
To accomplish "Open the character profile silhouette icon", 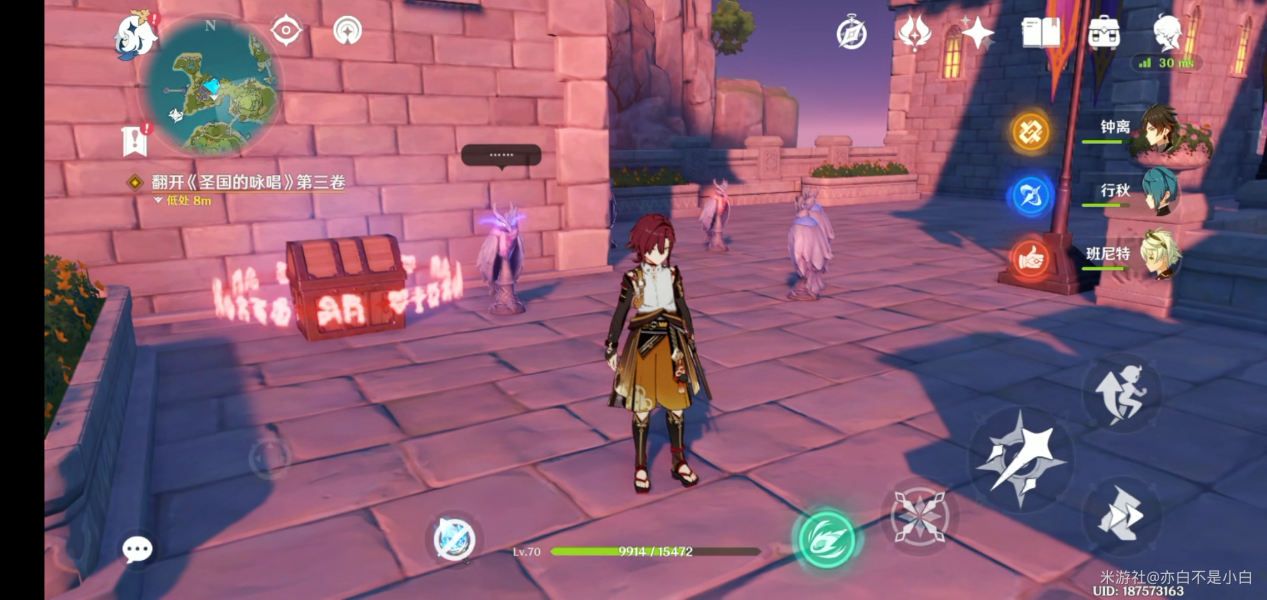I will [x=1168, y=33].
